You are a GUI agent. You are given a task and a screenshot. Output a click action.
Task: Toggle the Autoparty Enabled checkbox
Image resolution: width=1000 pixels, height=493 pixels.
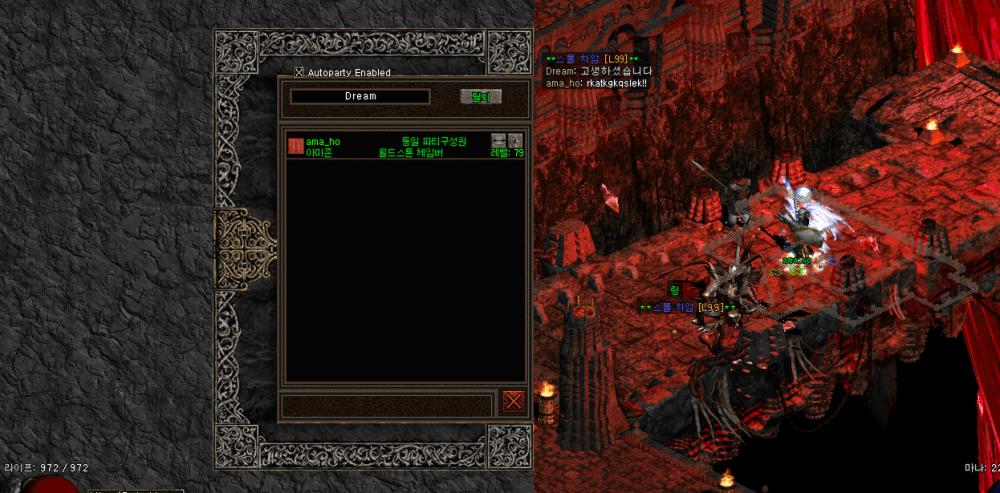(x=299, y=72)
